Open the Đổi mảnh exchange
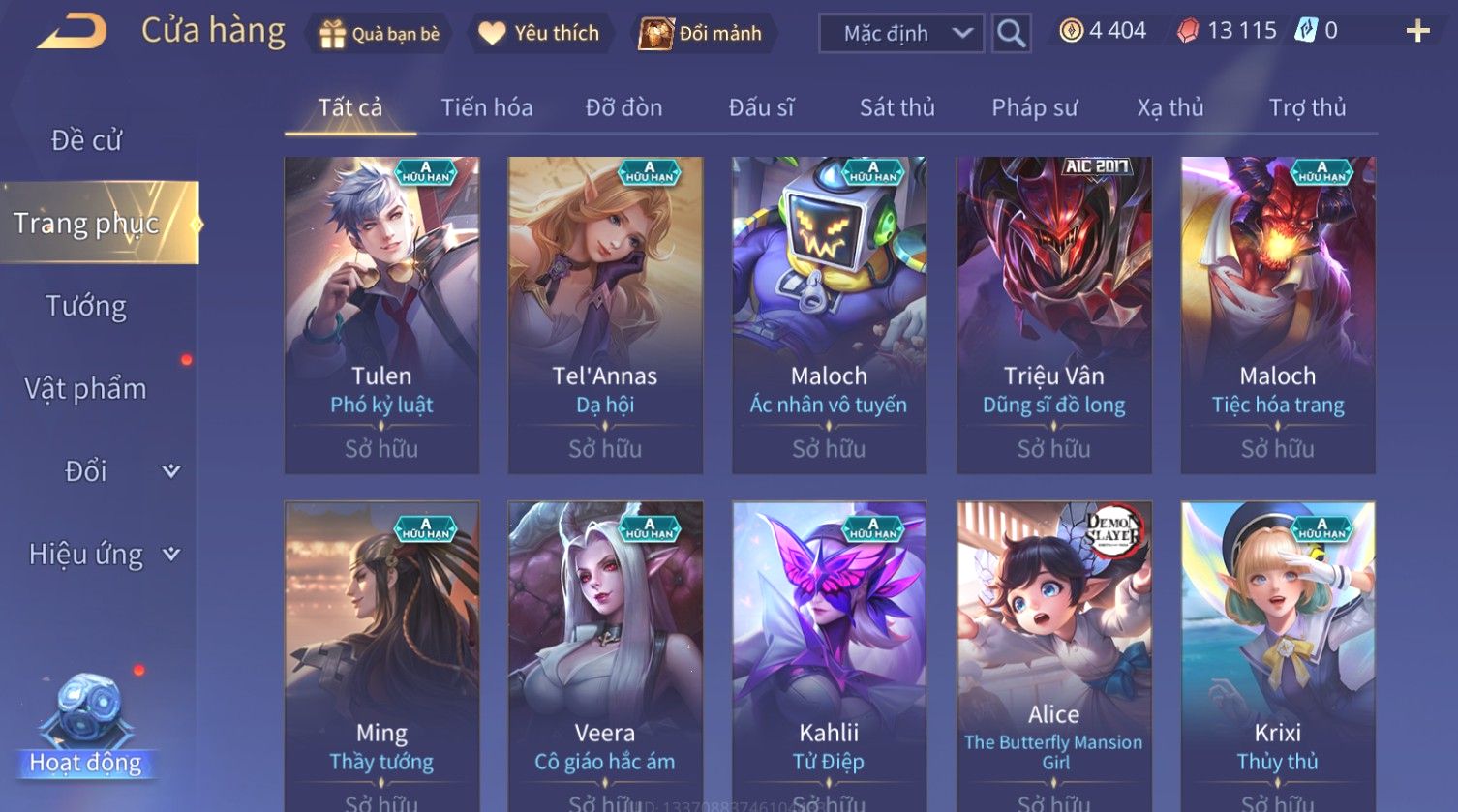The height and width of the screenshot is (812, 1458). click(x=701, y=34)
